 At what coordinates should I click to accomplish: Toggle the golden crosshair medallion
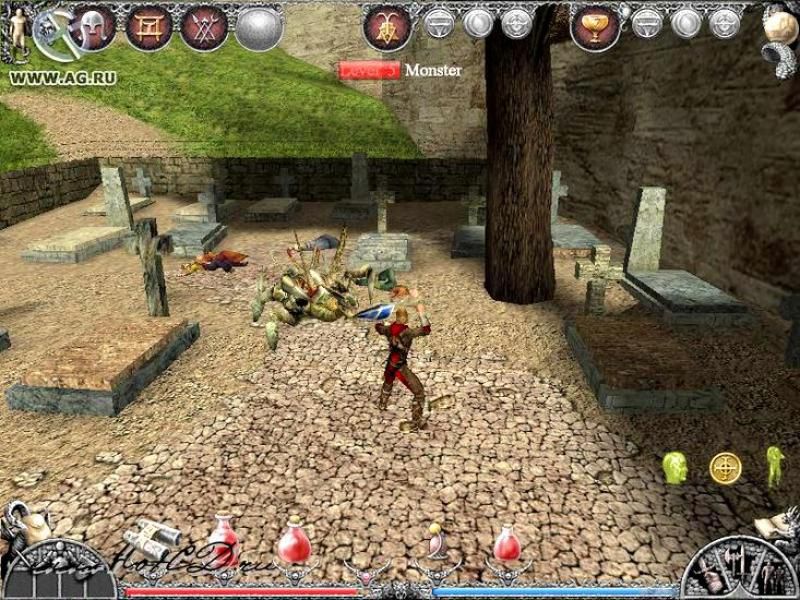pos(725,467)
